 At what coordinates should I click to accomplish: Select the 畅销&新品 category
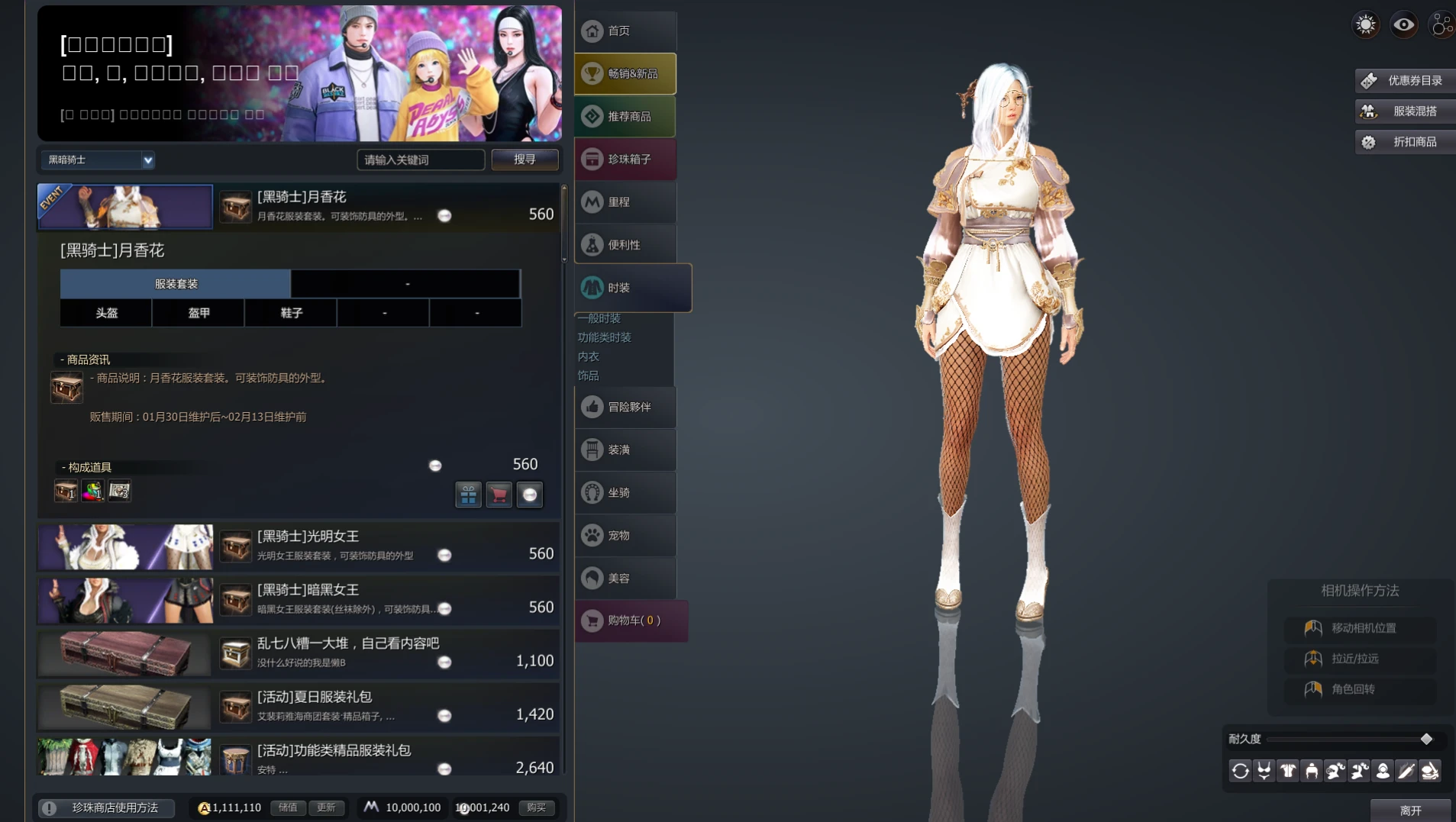(625, 74)
